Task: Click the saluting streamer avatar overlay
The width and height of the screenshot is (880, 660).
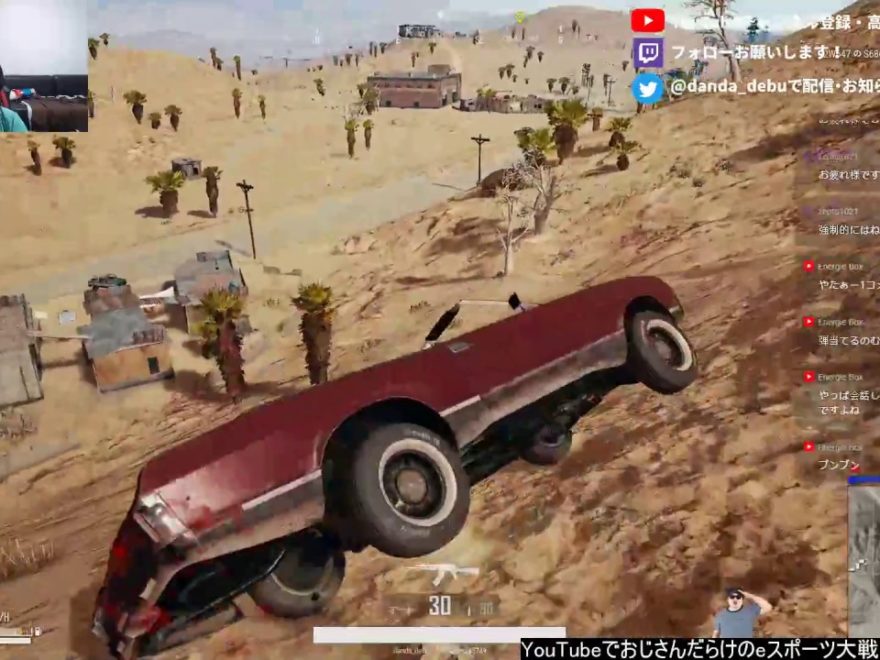Action: pyautogui.click(x=738, y=612)
